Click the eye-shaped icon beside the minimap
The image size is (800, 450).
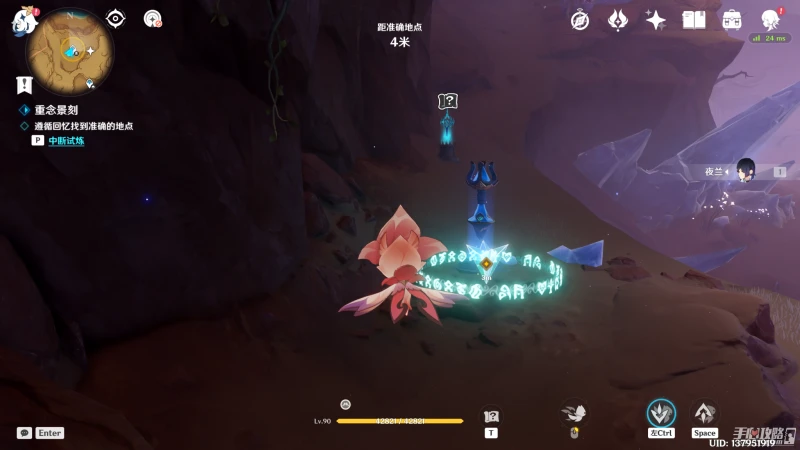(116, 18)
